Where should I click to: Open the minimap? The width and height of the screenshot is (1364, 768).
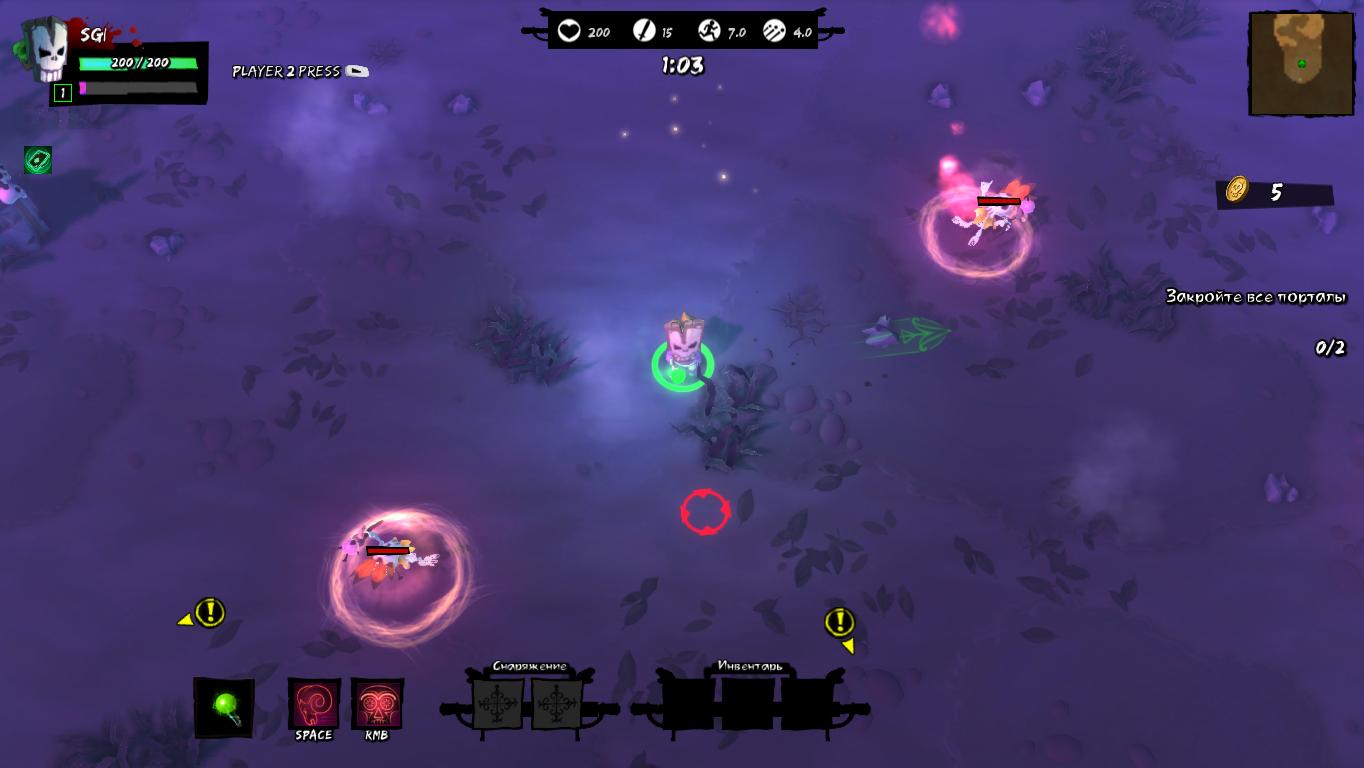click(x=1301, y=64)
